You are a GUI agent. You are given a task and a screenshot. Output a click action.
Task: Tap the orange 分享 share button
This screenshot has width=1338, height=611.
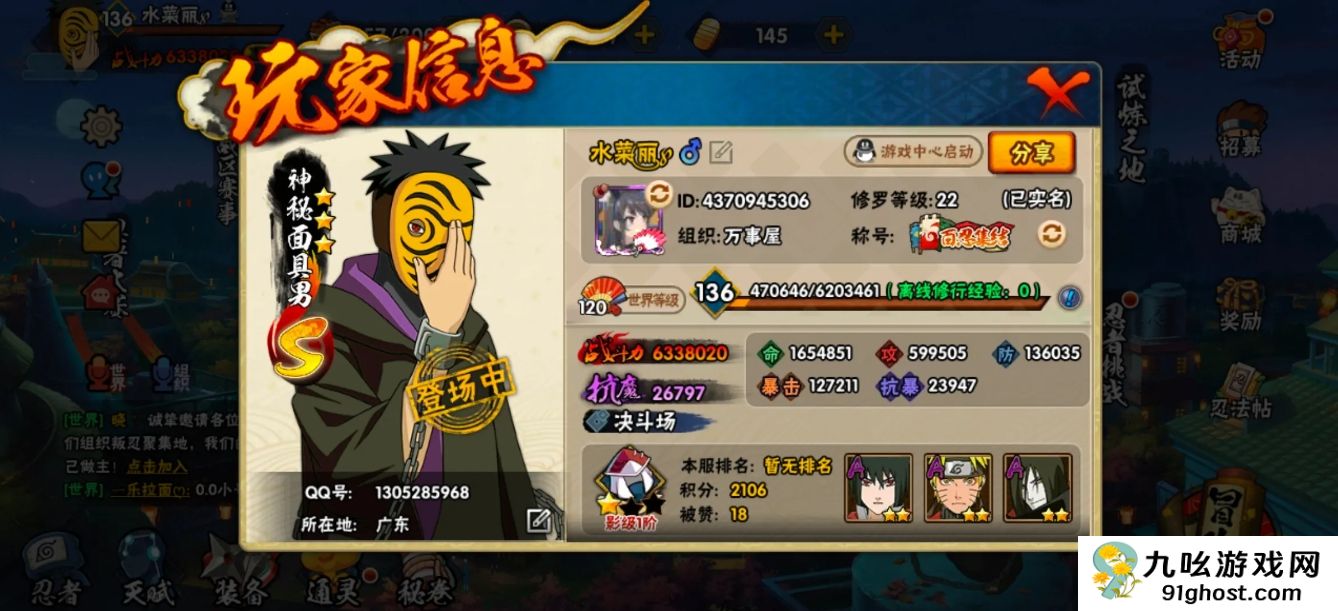click(x=1031, y=153)
